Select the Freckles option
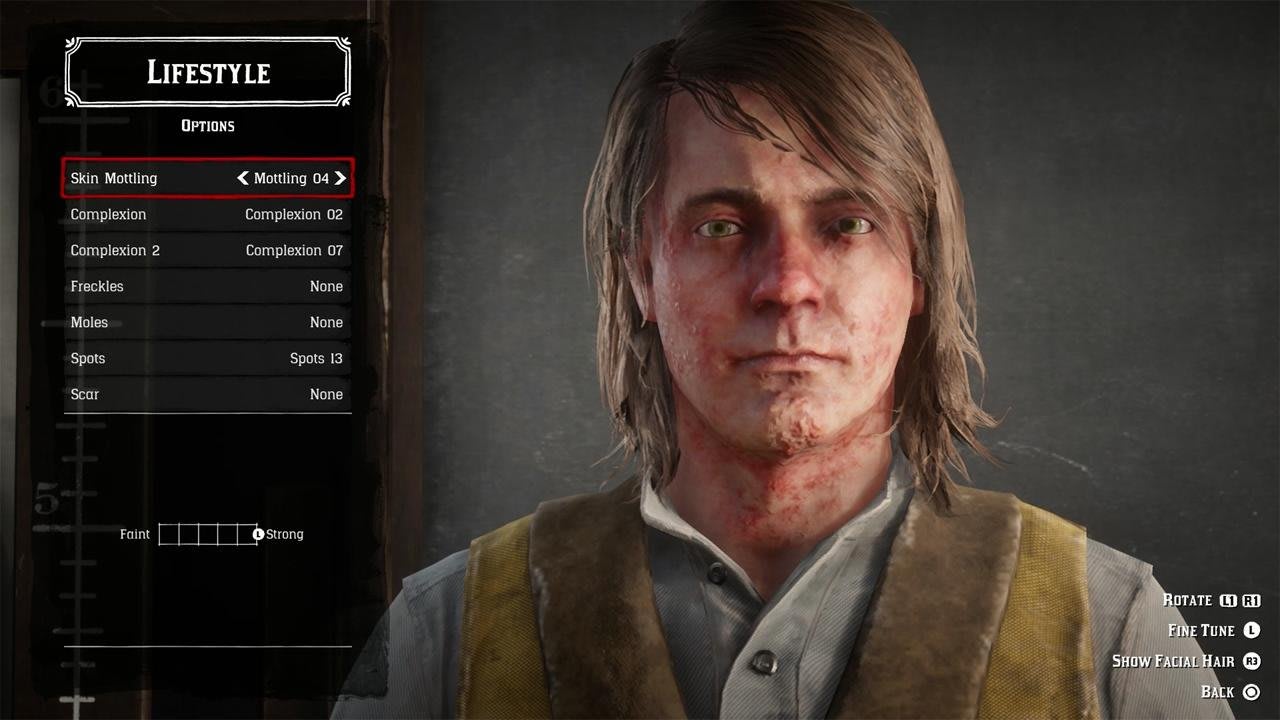This screenshot has width=1280, height=720. click(x=207, y=286)
